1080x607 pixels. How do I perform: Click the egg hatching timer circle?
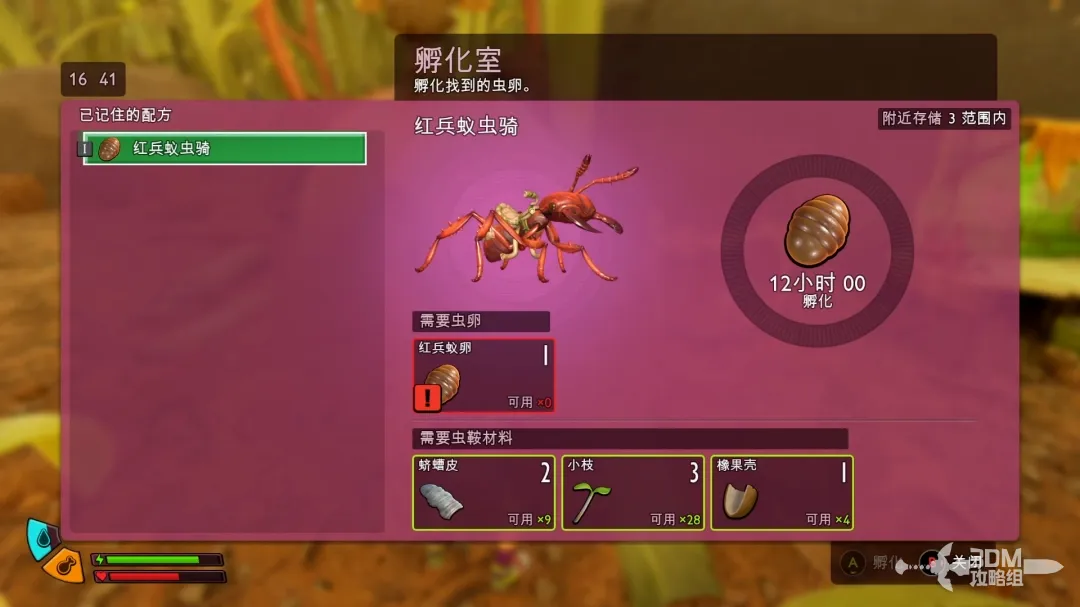click(816, 251)
